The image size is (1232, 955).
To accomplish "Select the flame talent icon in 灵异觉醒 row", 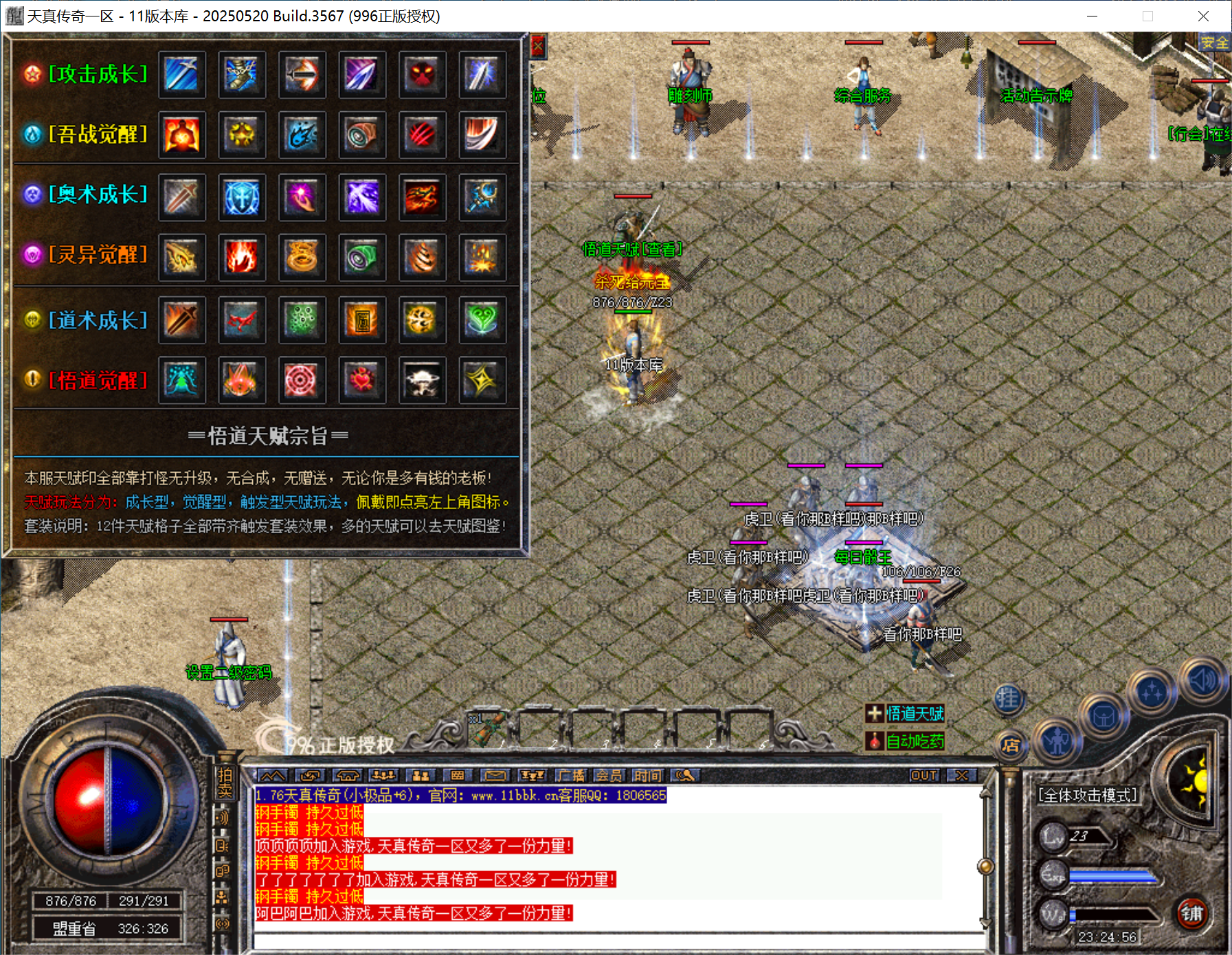I will (x=242, y=258).
